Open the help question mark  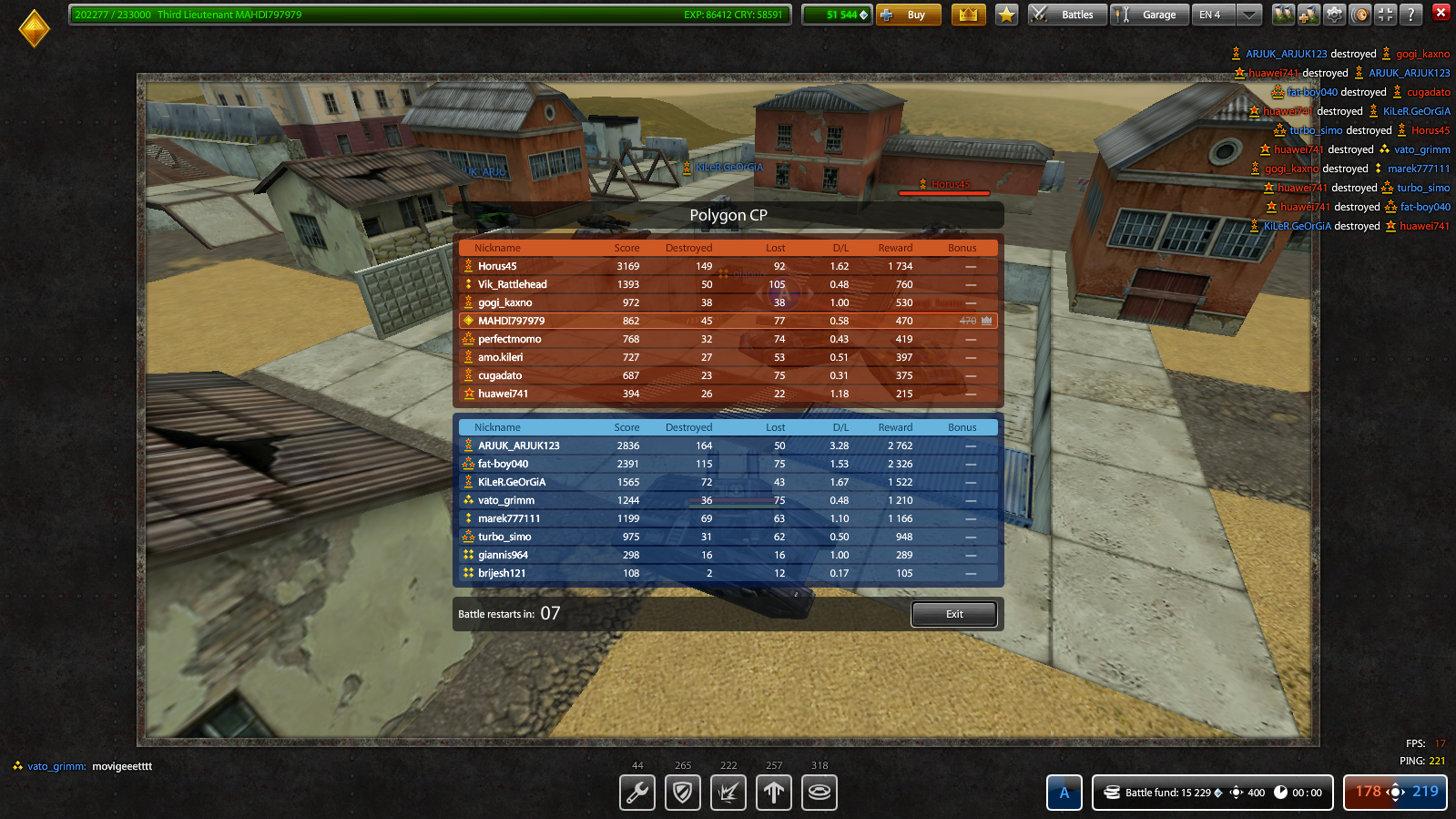pyautogui.click(x=1410, y=15)
